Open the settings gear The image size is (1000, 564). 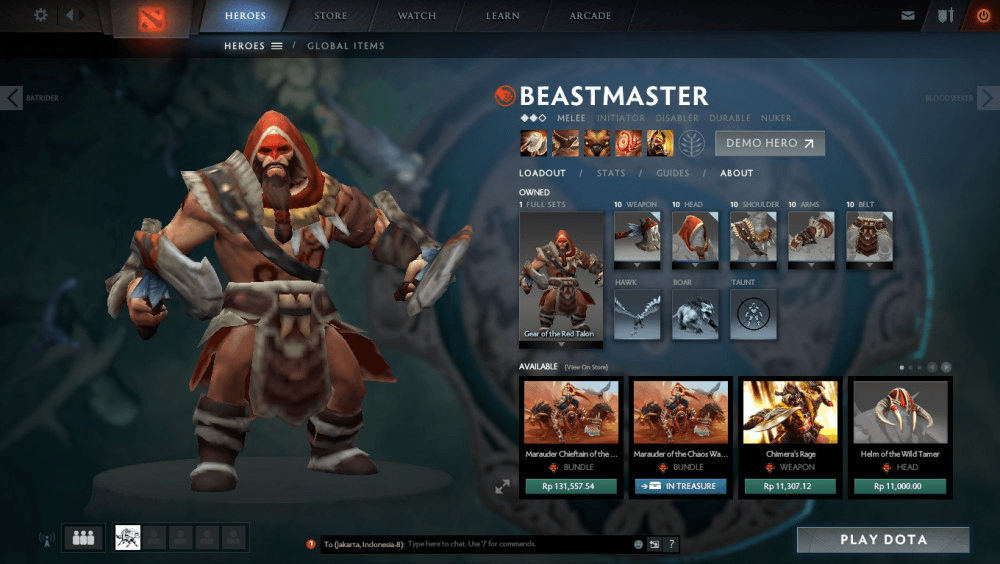click(x=41, y=15)
